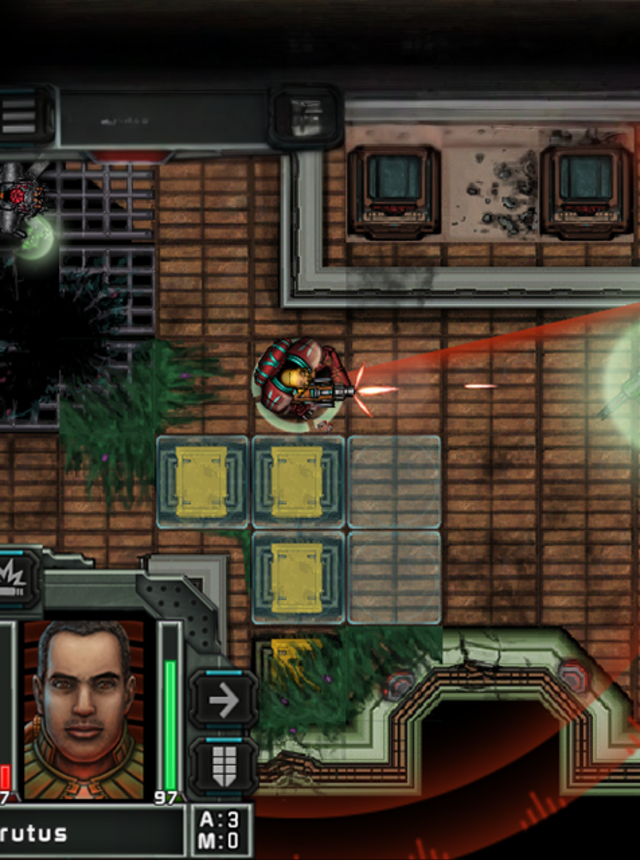
Task: Open the hamburger menu button
Action: (18, 115)
